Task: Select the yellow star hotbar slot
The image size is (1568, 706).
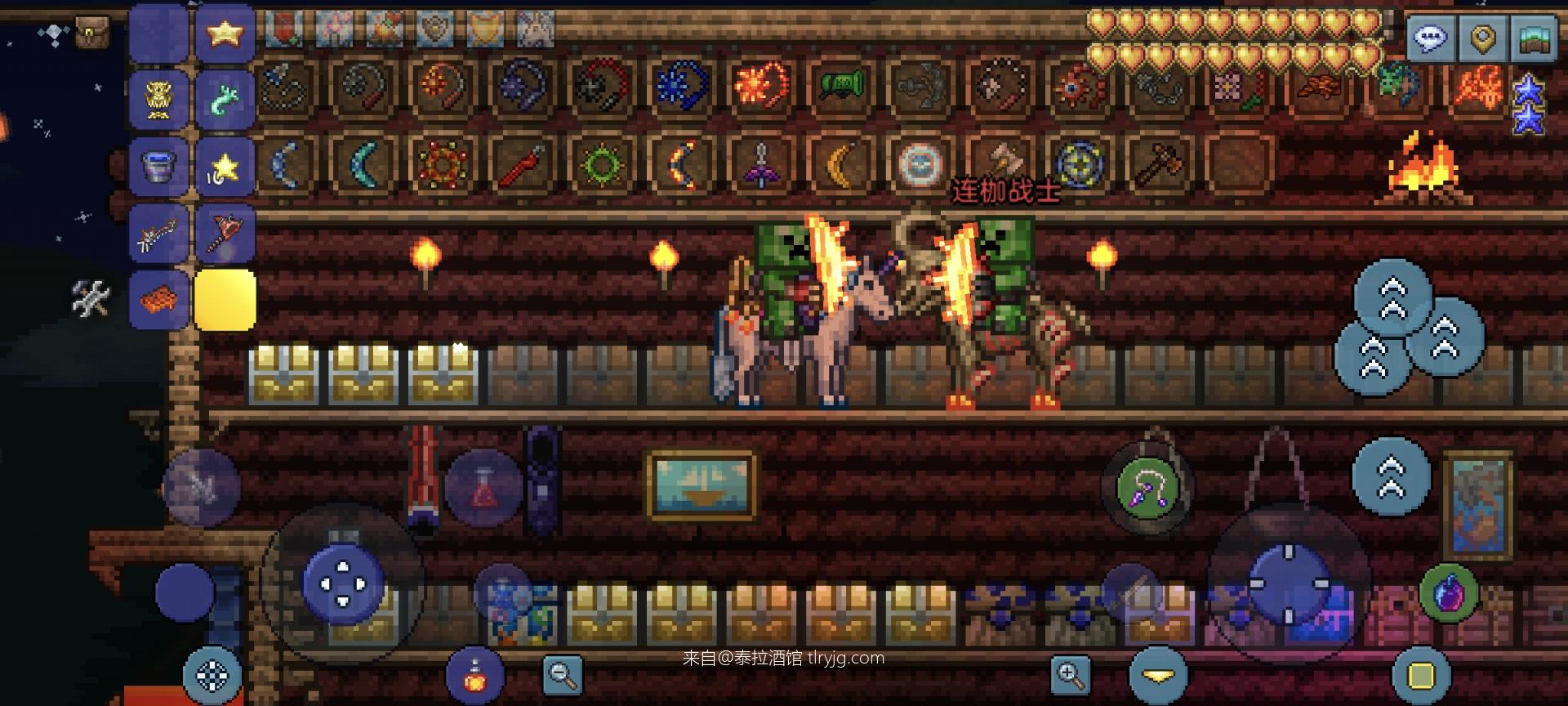Action: [x=224, y=34]
